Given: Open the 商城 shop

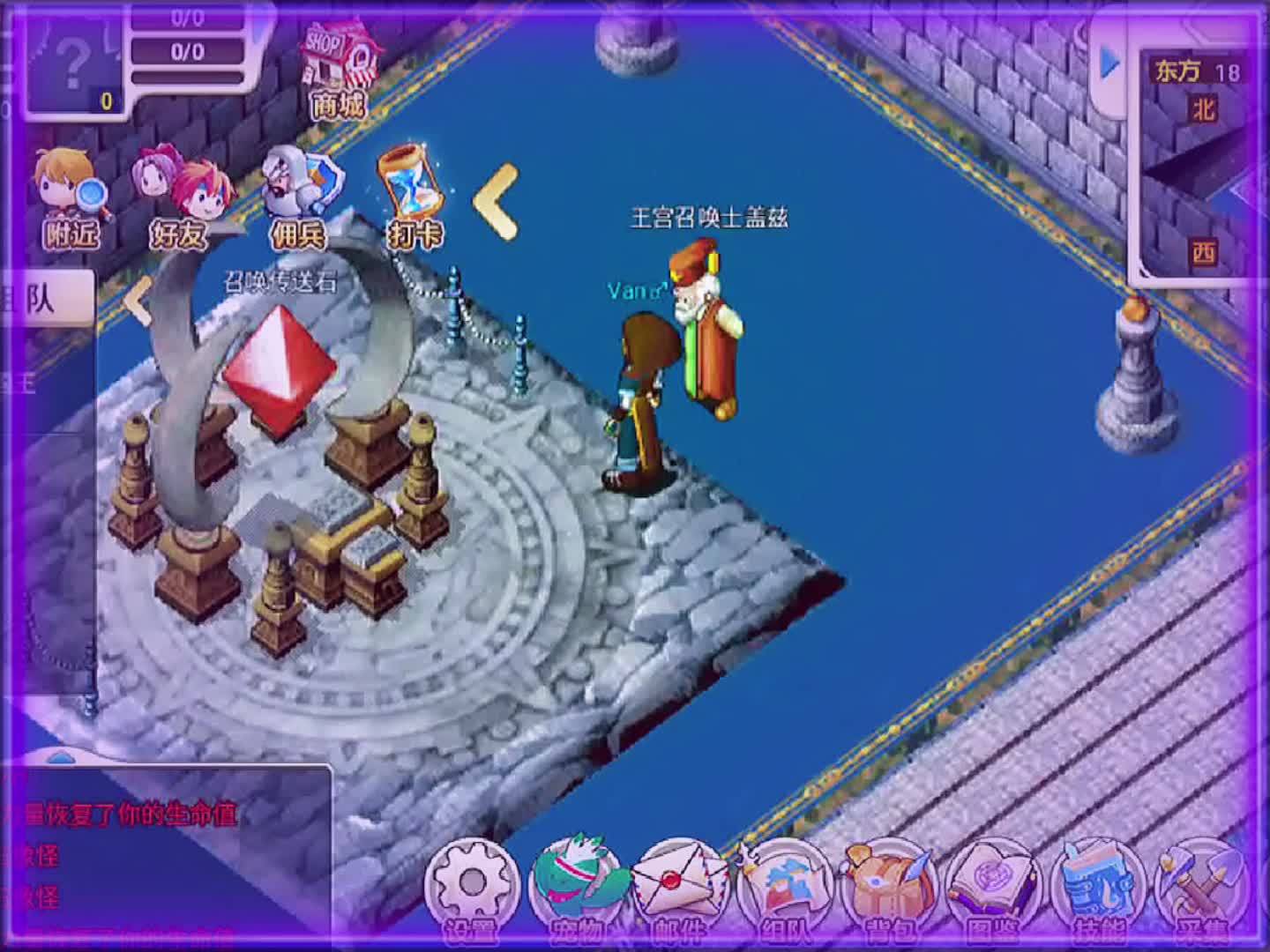Looking at the screenshot, I should click(337, 69).
